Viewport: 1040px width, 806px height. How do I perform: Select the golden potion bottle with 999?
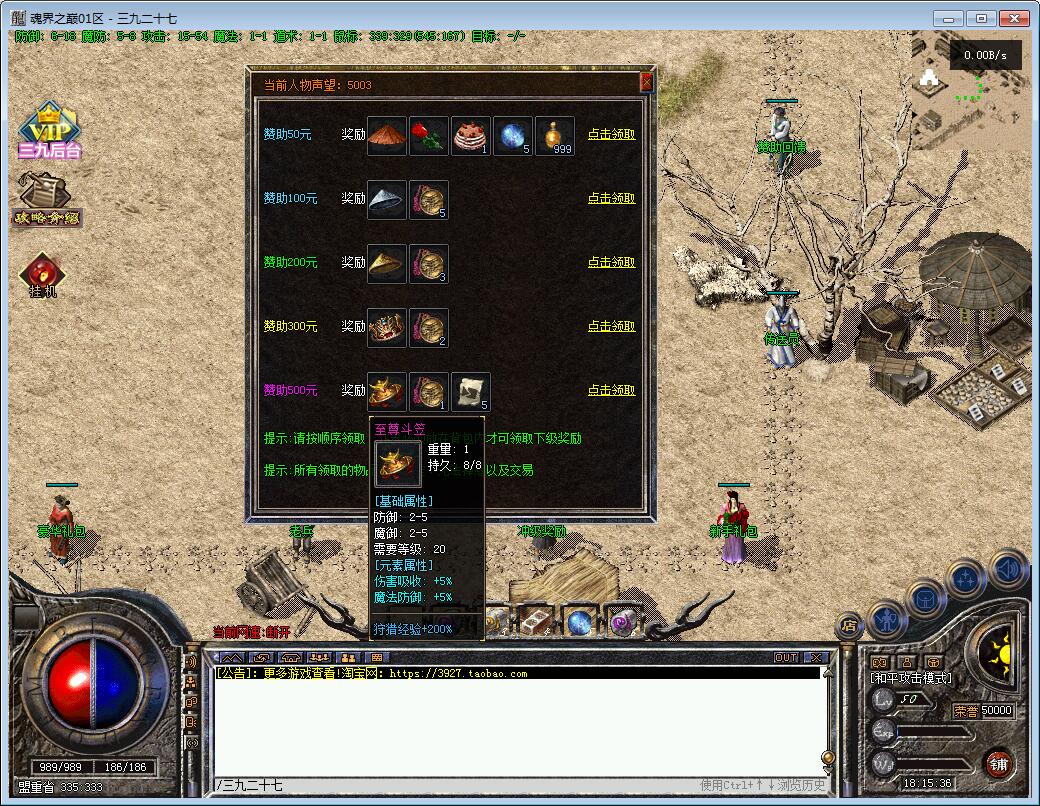[x=555, y=136]
